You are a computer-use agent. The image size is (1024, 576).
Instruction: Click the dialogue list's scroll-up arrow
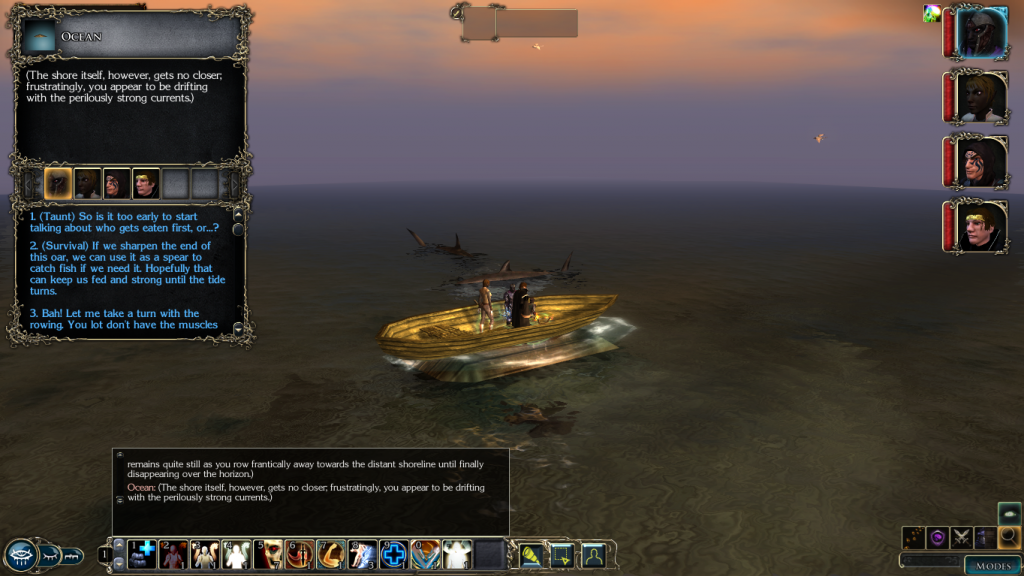(x=238, y=214)
